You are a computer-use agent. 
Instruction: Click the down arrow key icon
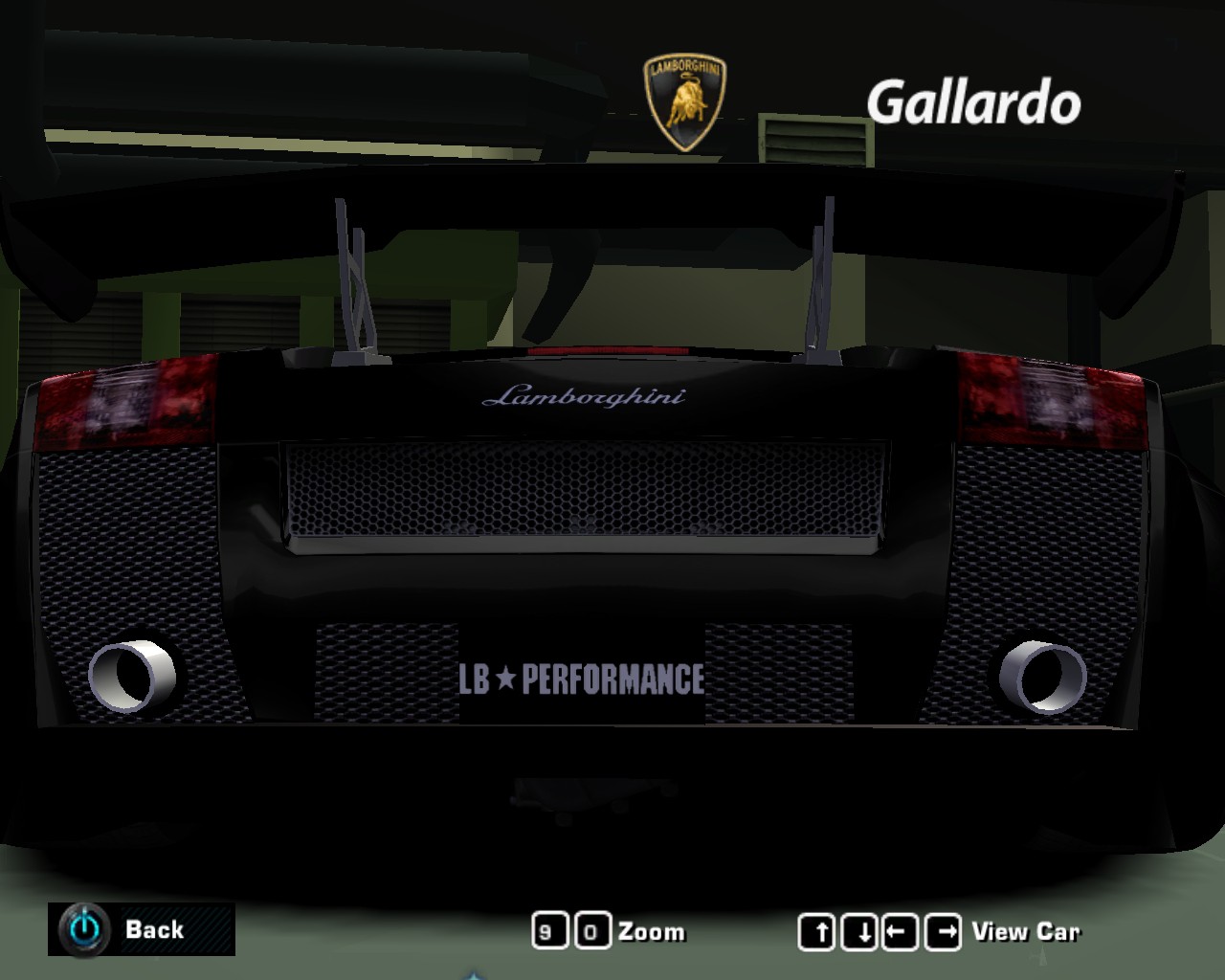point(860,929)
